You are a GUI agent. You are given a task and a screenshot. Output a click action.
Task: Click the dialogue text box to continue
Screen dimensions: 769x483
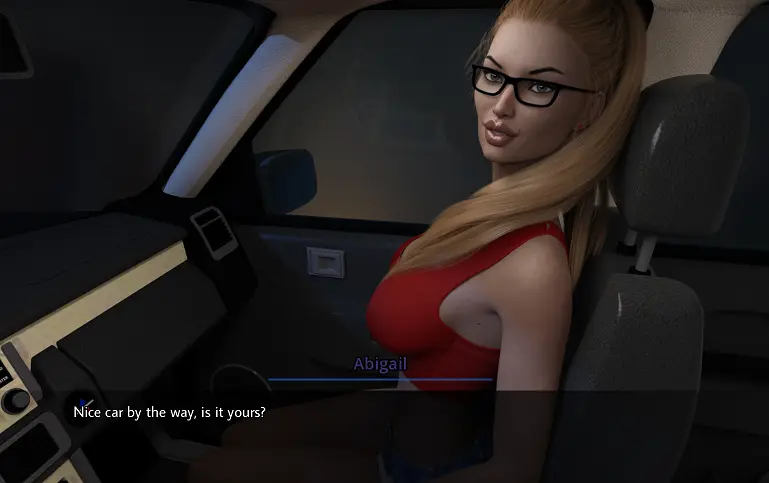pyautogui.click(x=384, y=434)
